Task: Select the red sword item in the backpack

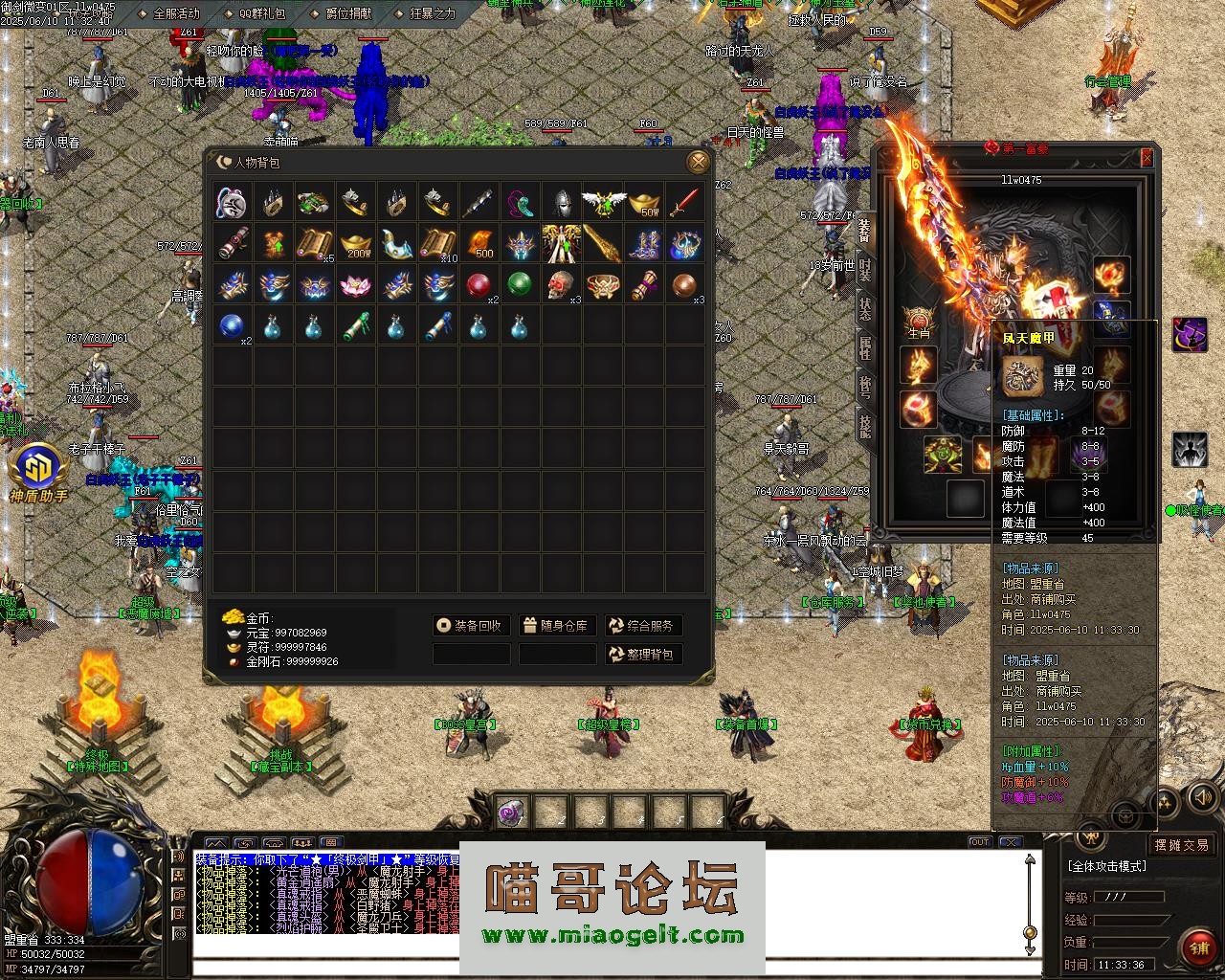Action: click(683, 203)
